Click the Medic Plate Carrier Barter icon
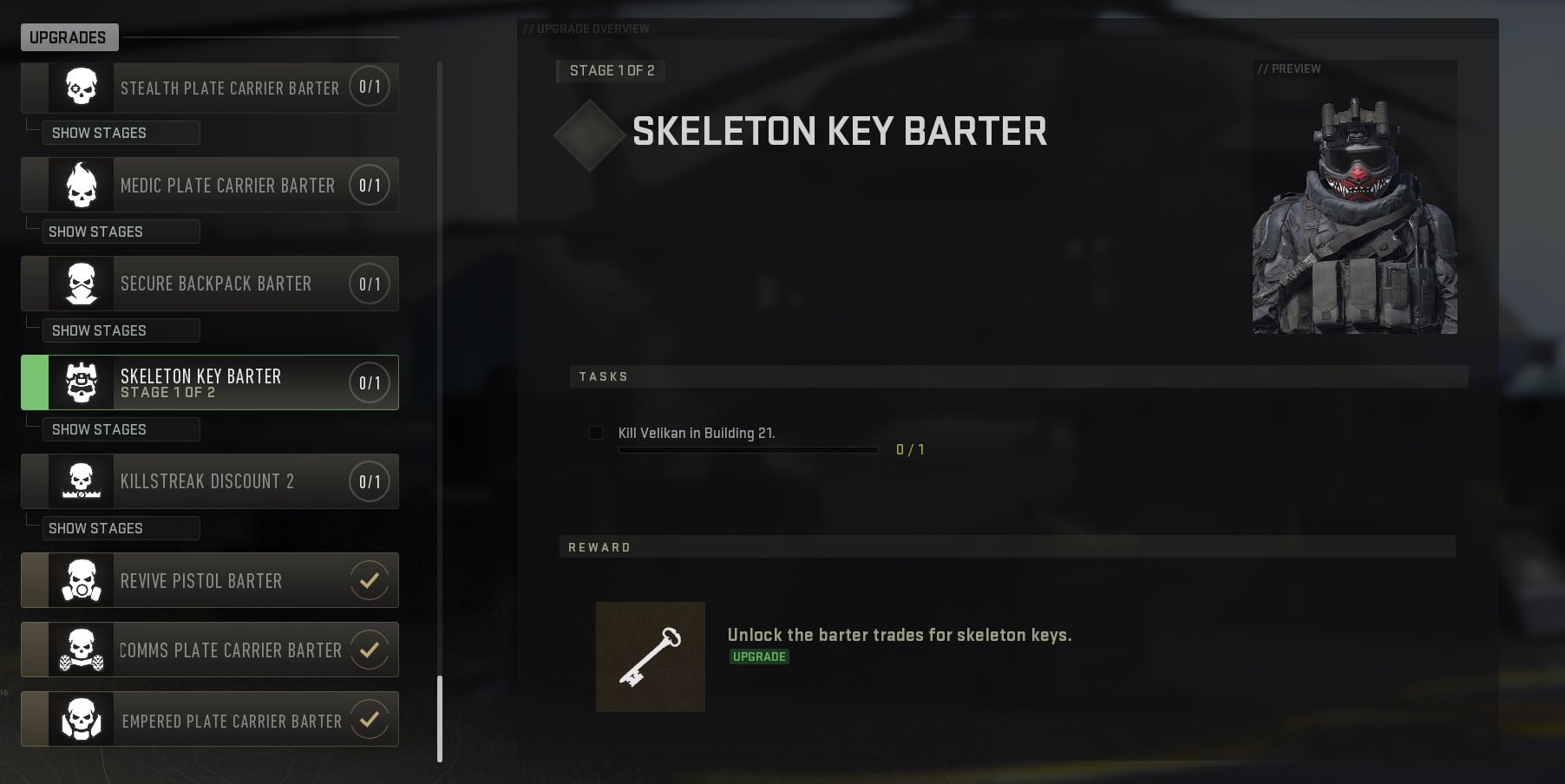This screenshot has height=784, width=1565. tap(81, 185)
